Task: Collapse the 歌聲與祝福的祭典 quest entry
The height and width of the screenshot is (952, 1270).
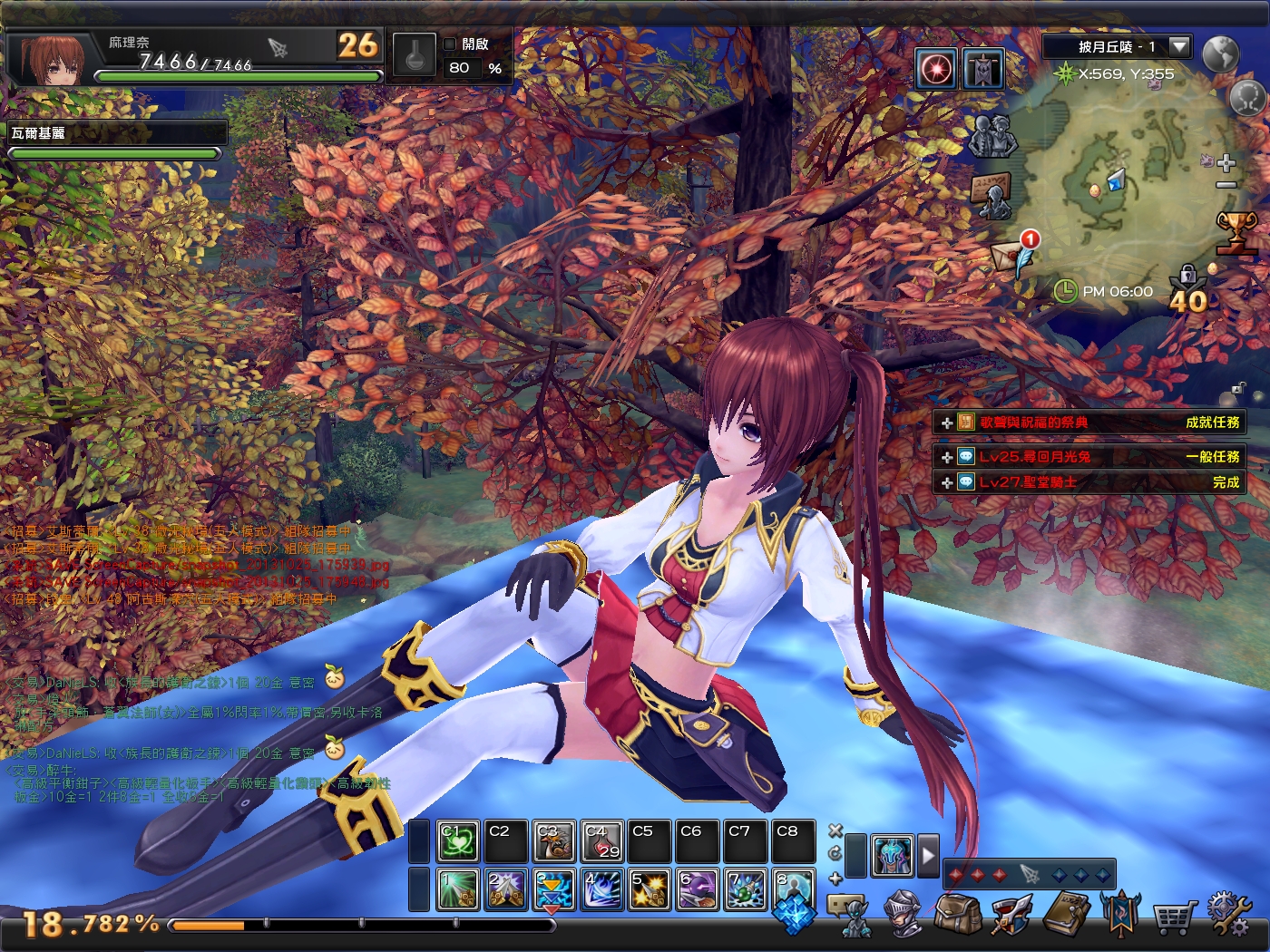Action: [x=946, y=422]
